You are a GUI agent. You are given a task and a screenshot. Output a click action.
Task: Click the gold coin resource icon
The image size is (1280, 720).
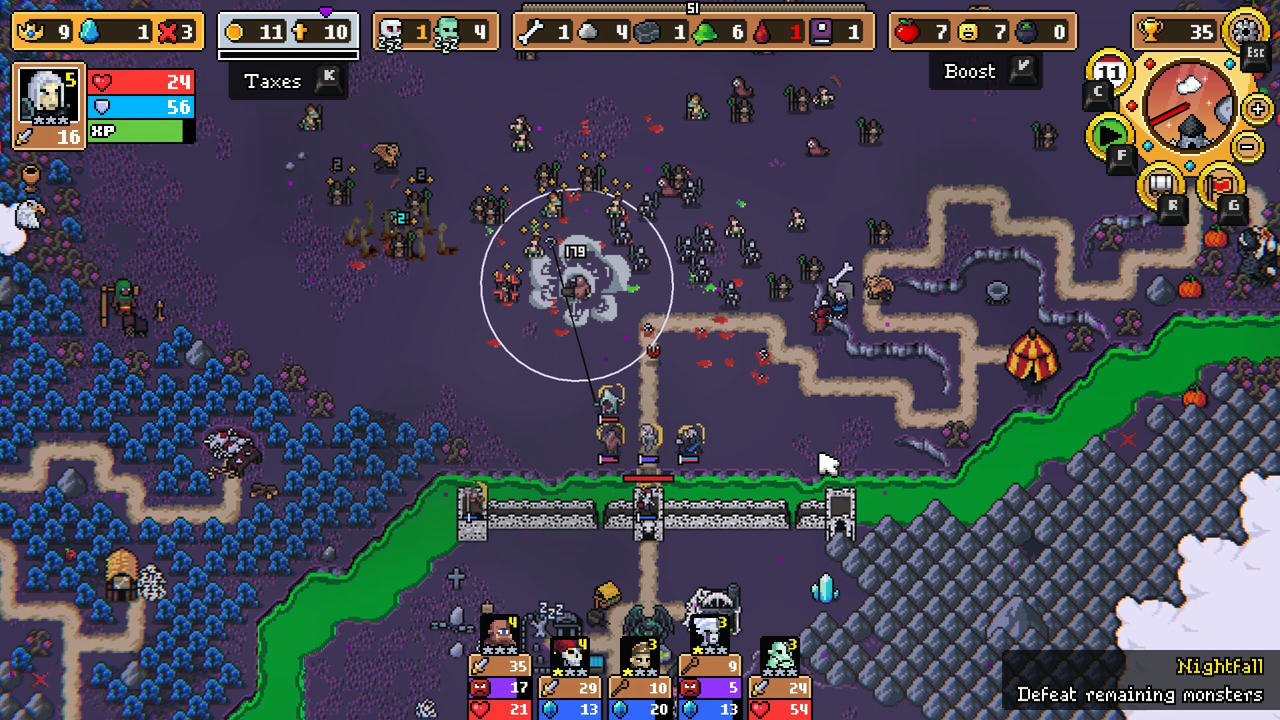[232, 31]
